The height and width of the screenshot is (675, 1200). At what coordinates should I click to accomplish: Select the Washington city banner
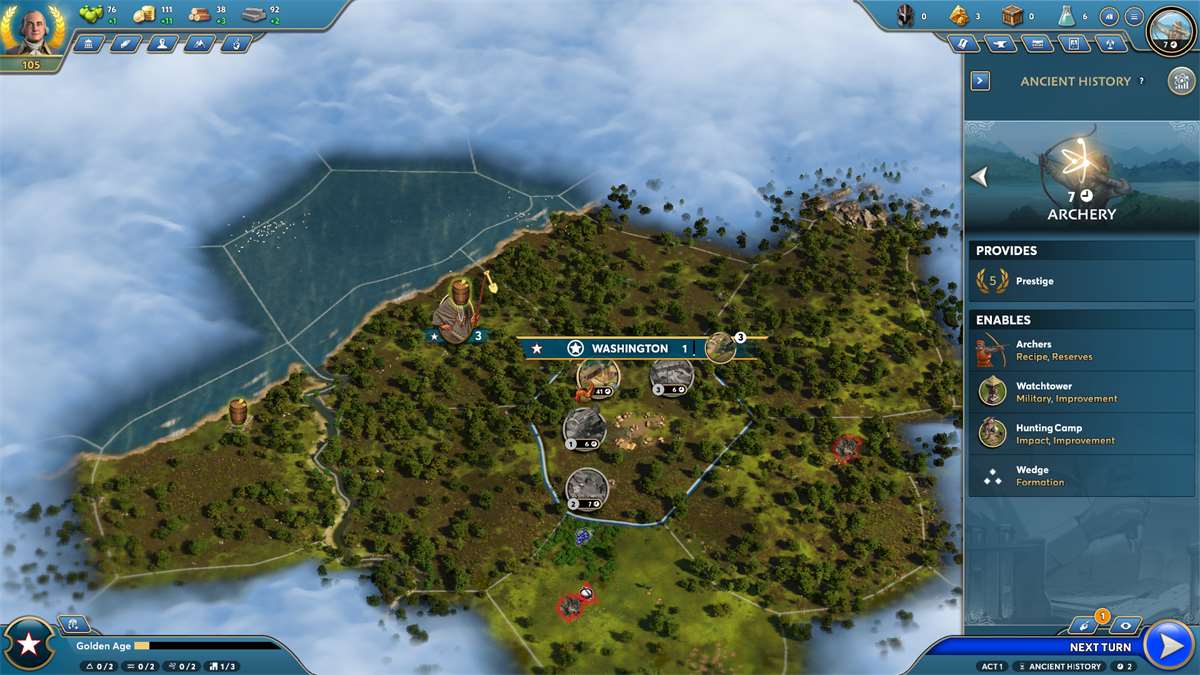(x=614, y=348)
